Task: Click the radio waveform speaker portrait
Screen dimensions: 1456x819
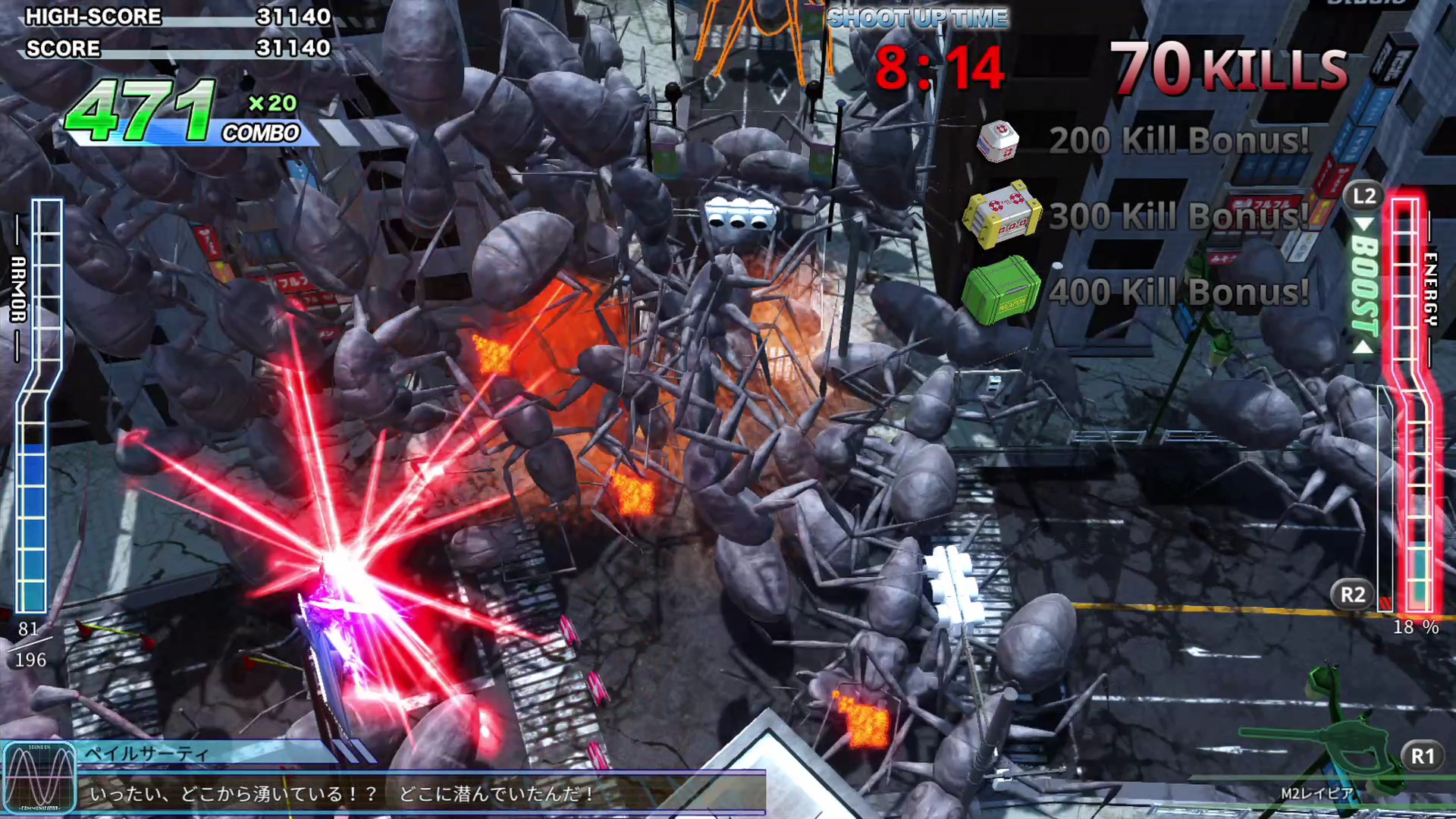Action: tap(39, 778)
